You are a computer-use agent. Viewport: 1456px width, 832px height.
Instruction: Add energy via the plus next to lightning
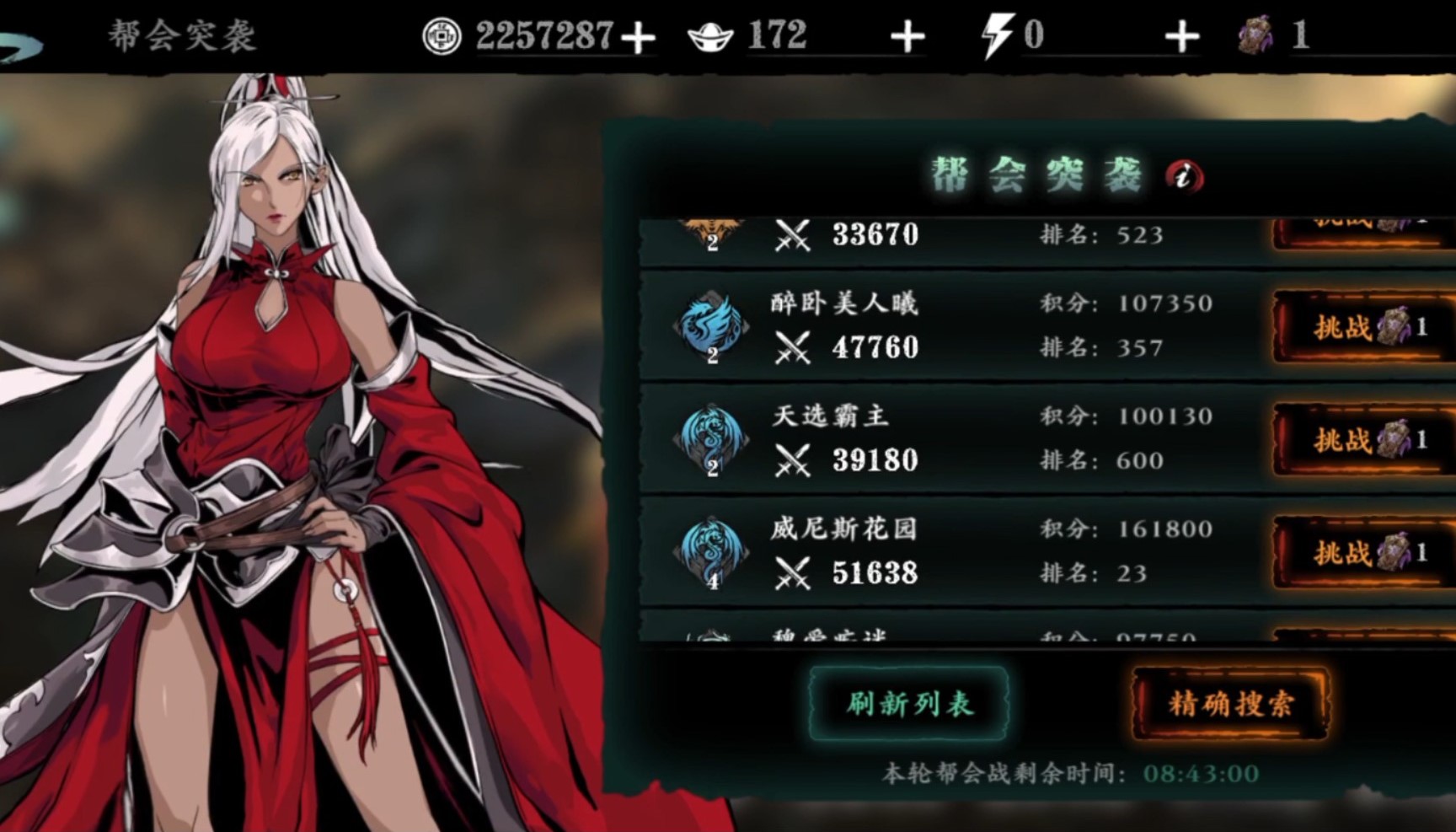click(x=1184, y=35)
